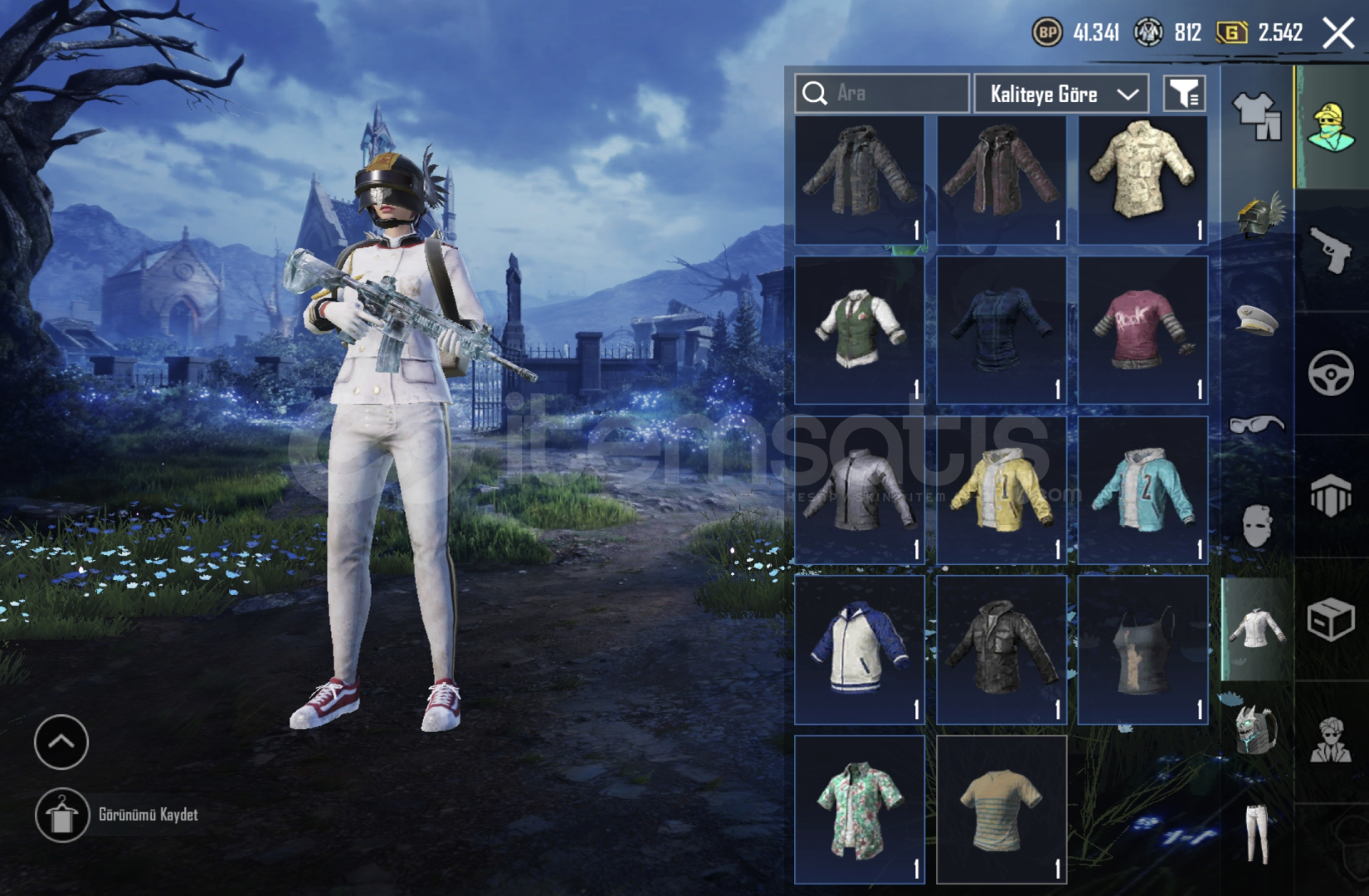
Task: Show the glasses subcategory
Action: [x=1257, y=425]
